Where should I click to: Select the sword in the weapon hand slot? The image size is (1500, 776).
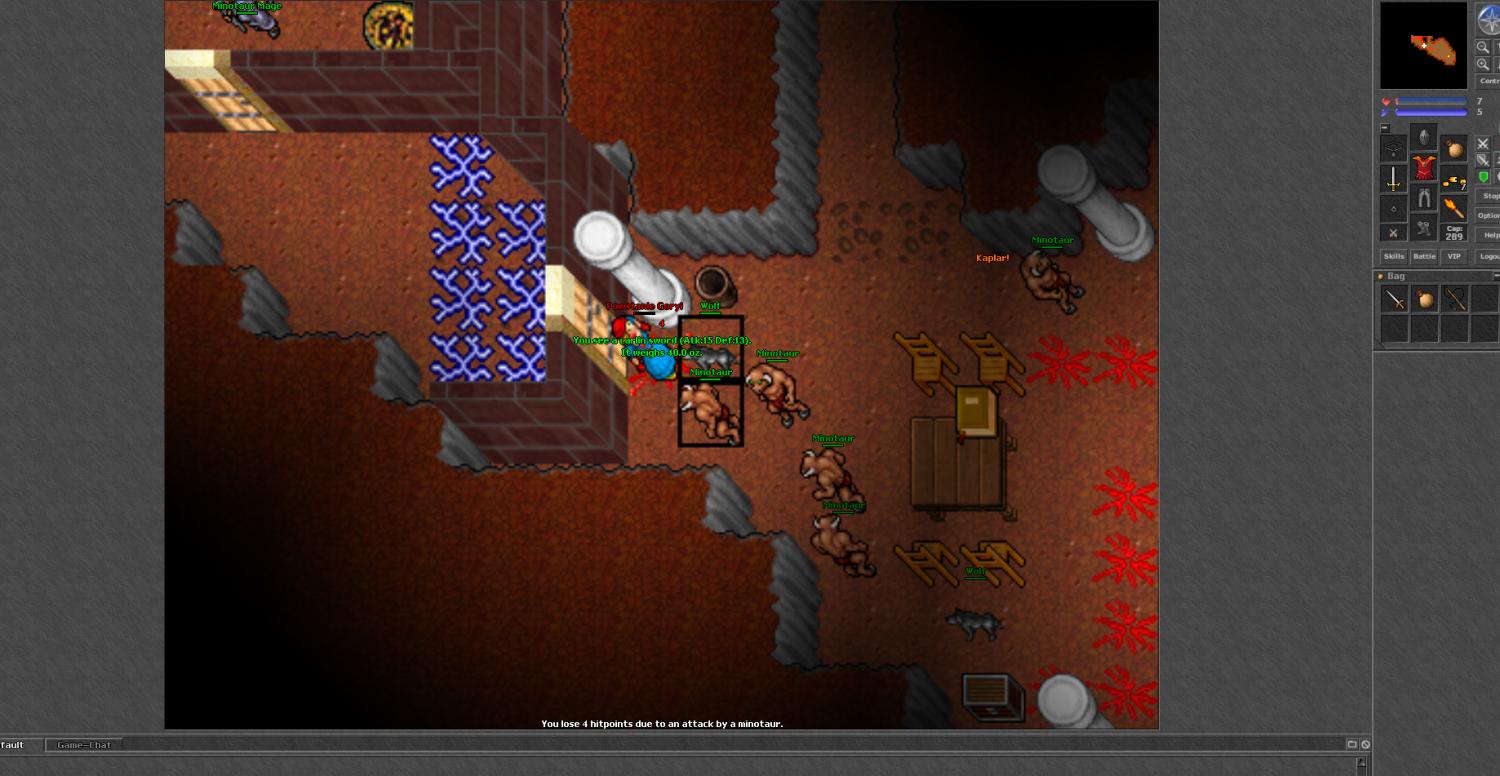point(1394,179)
